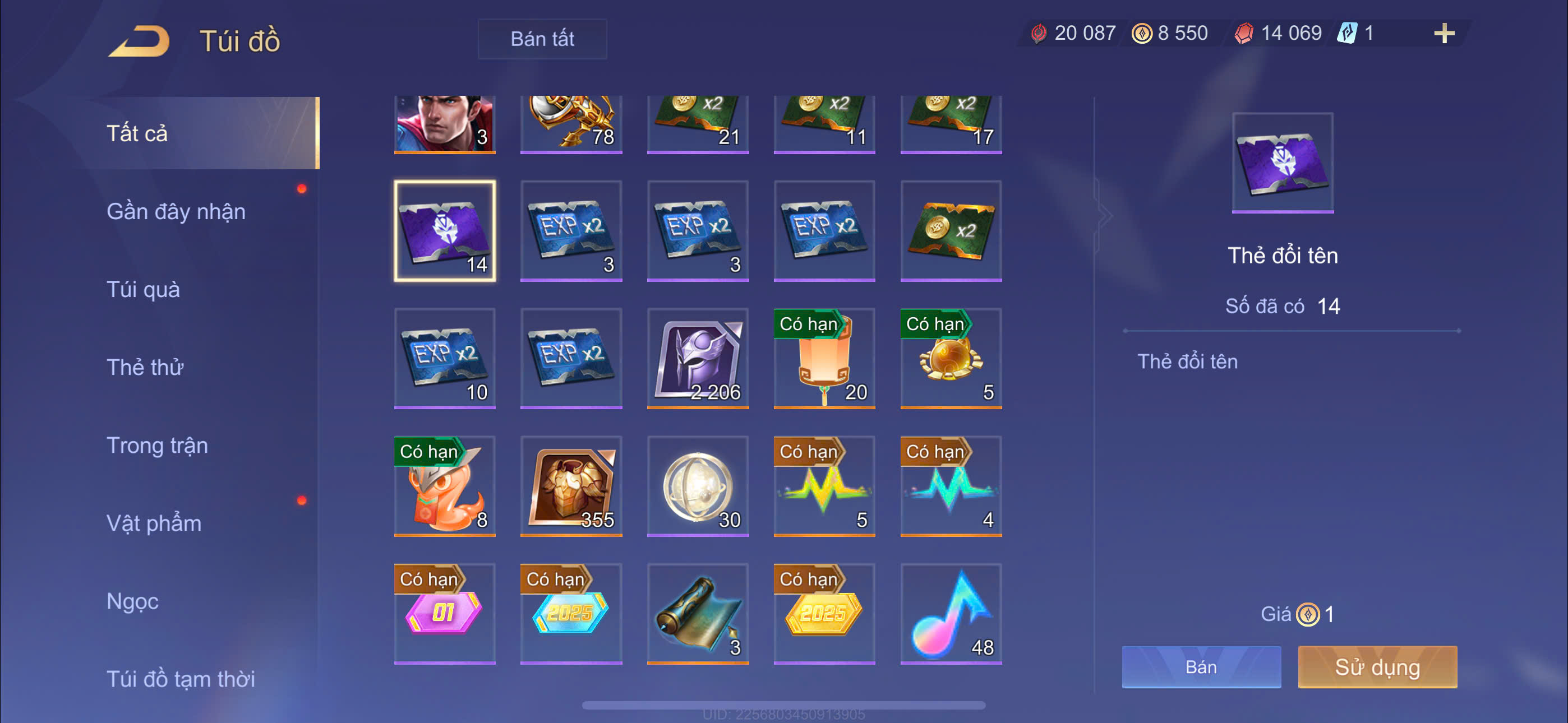1568x723 pixels.
Task: Open the Túi quà category
Action: (143, 289)
